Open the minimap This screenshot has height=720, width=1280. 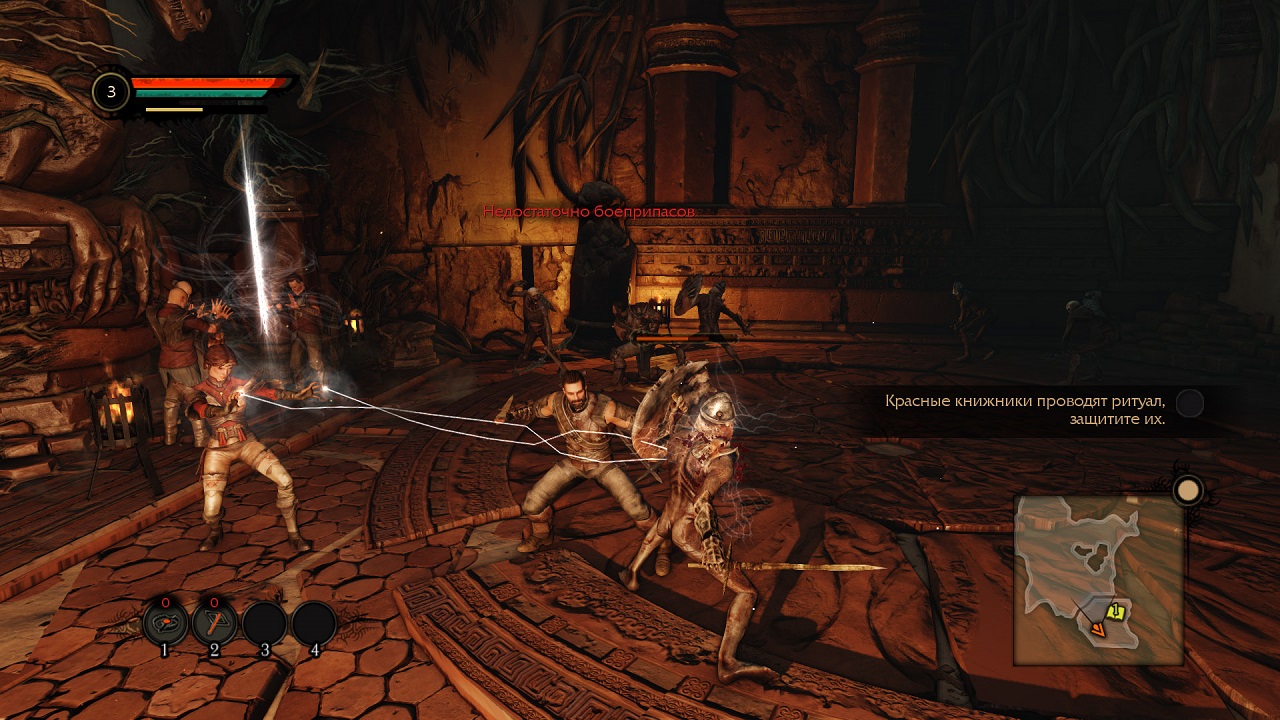(x=1098, y=580)
